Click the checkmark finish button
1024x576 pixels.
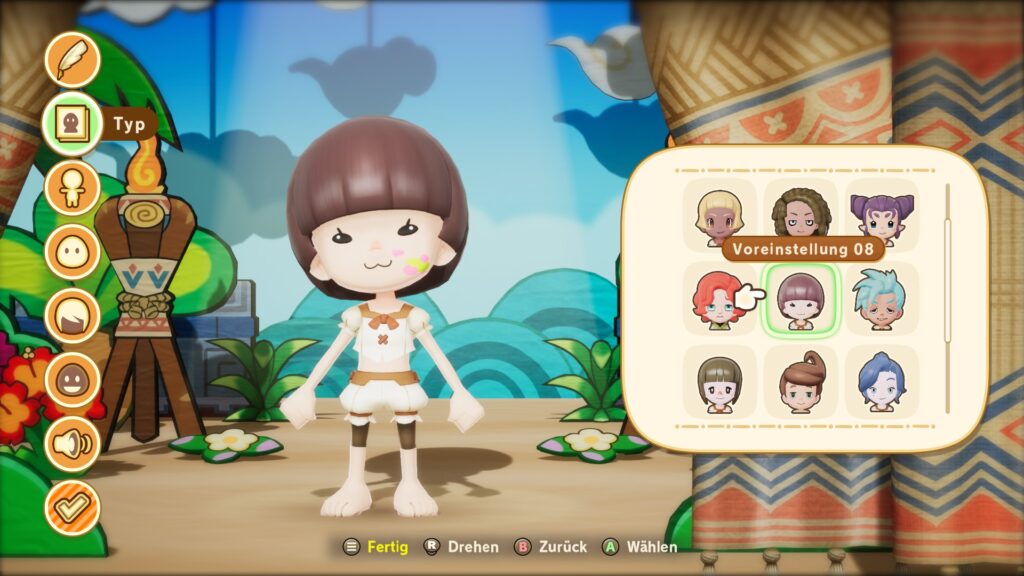pos(72,507)
